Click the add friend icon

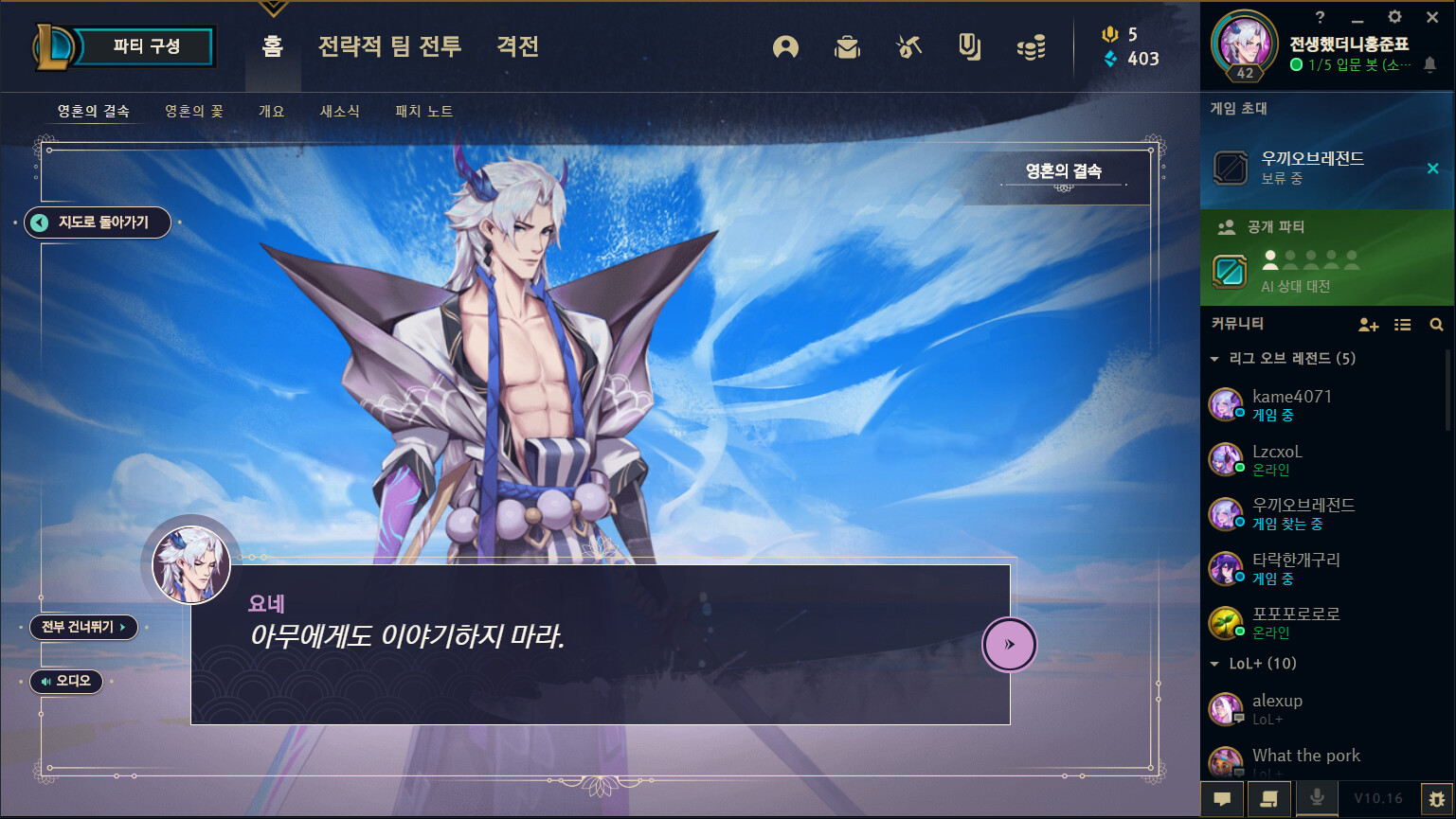1369,325
